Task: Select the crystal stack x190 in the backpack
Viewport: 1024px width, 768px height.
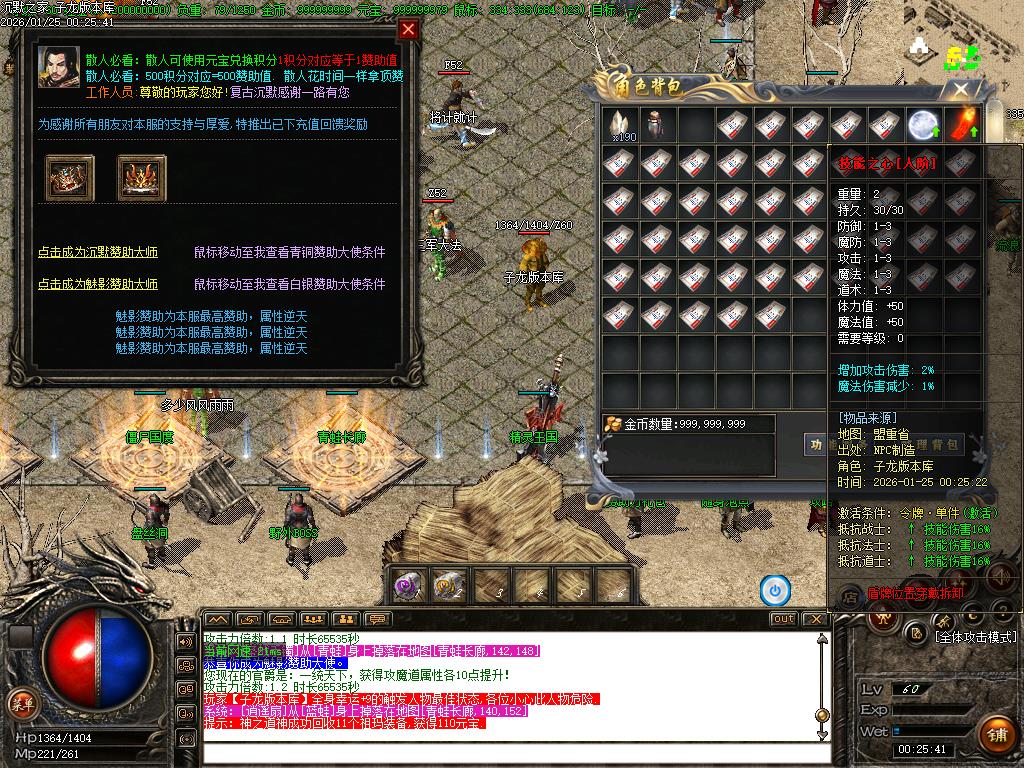Action: click(x=621, y=125)
